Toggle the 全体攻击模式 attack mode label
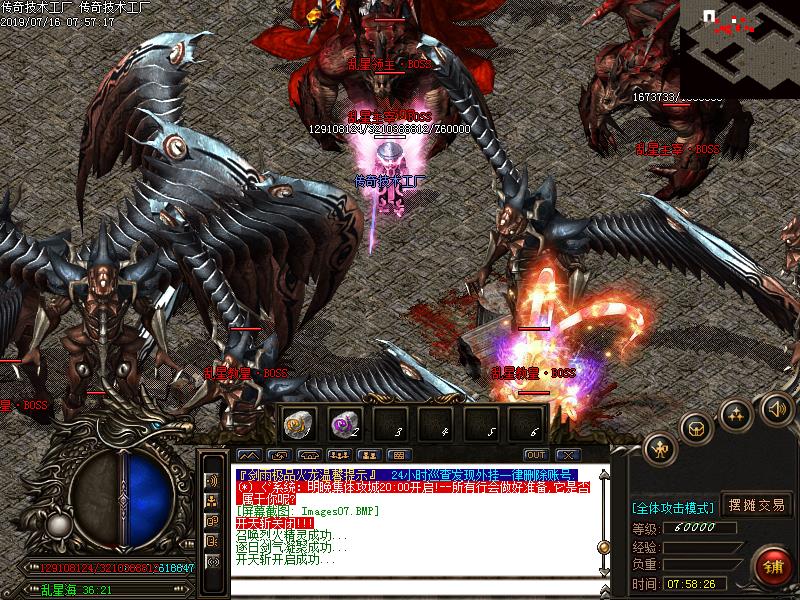 click(672, 506)
